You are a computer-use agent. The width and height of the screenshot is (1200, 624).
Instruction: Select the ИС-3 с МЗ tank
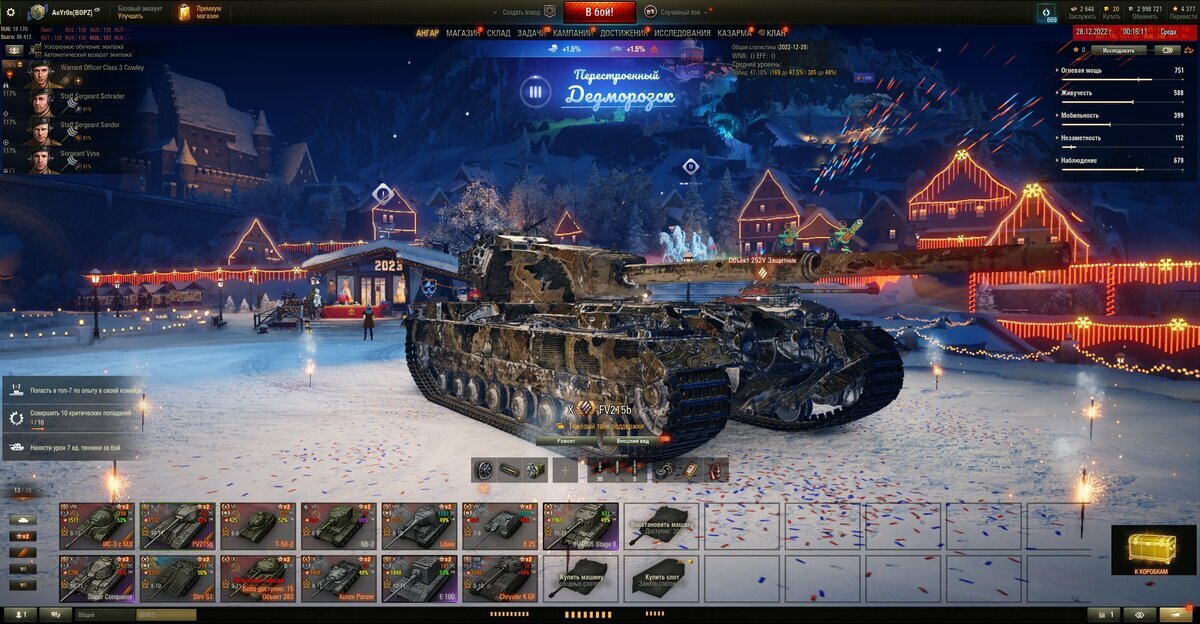coord(97,525)
